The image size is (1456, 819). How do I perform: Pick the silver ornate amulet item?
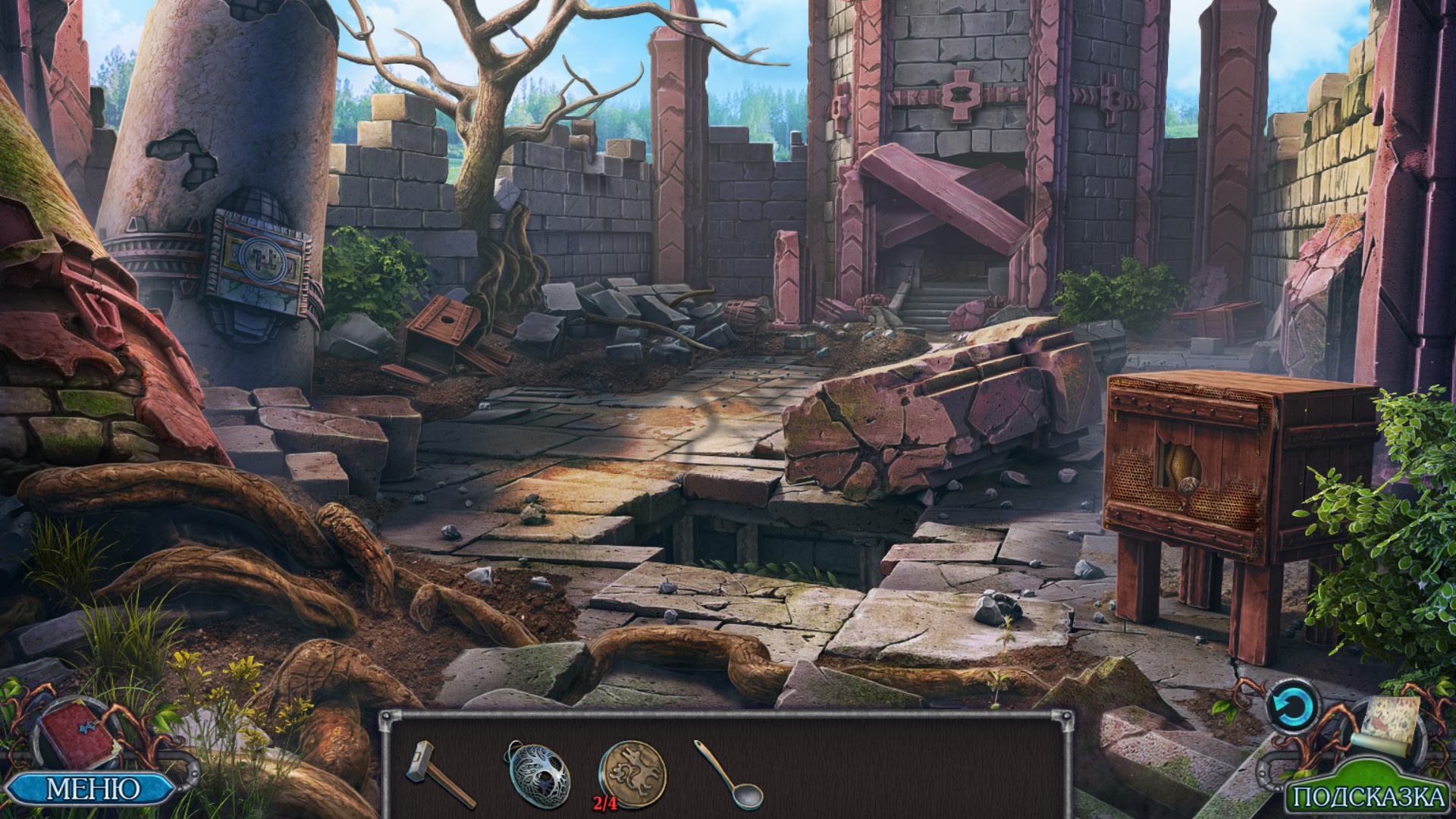(538, 773)
